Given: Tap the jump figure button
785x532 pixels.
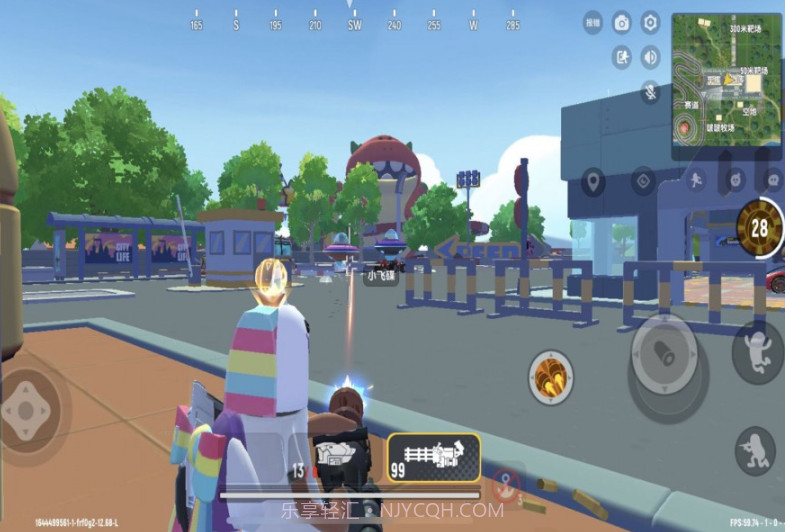Looking at the screenshot, I should [x=759, y=352].
